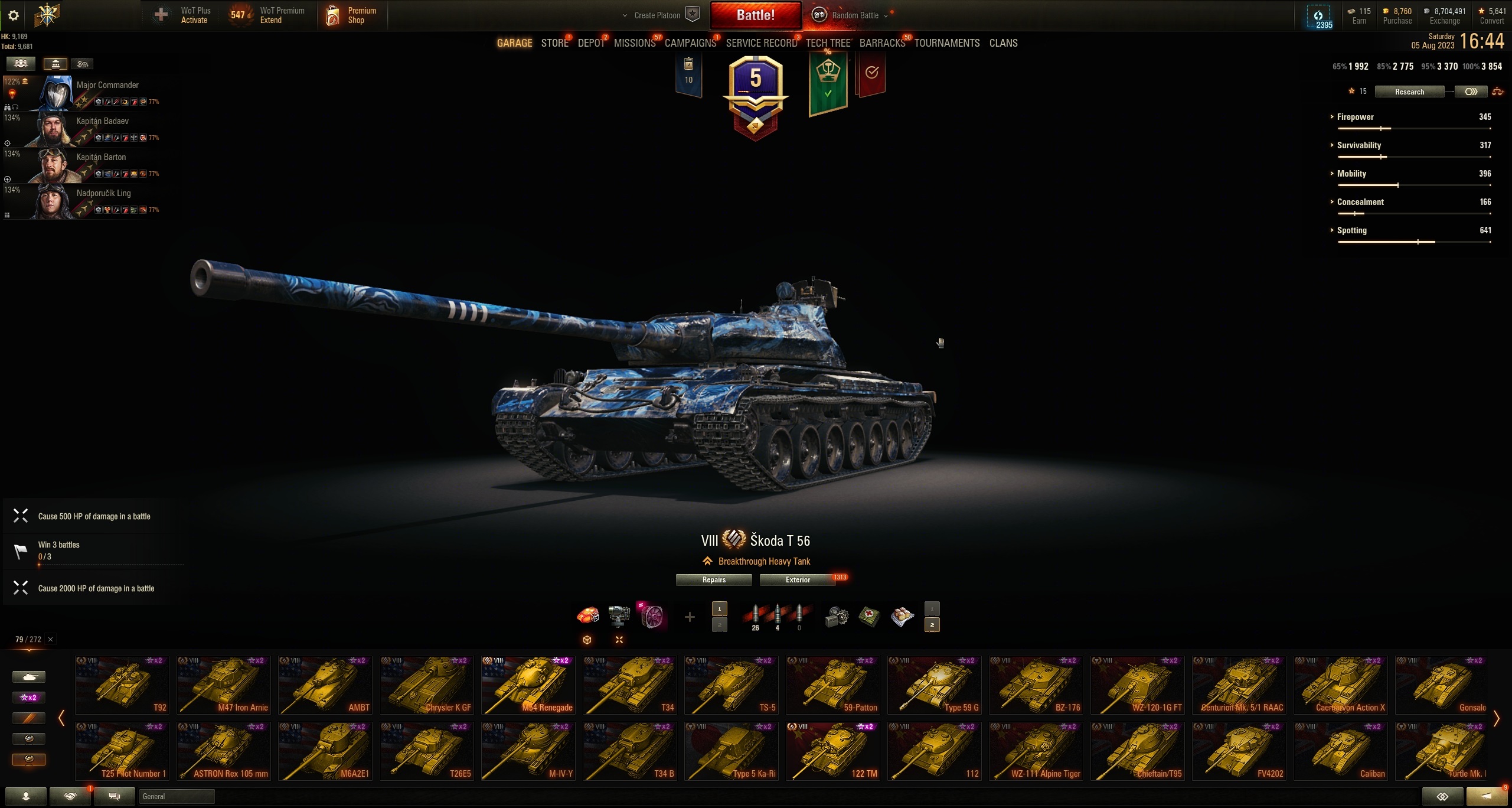Show next tanks with right carousel arrow
The height and width of the screenshot is (808, 1512).
pos(1496,719)
